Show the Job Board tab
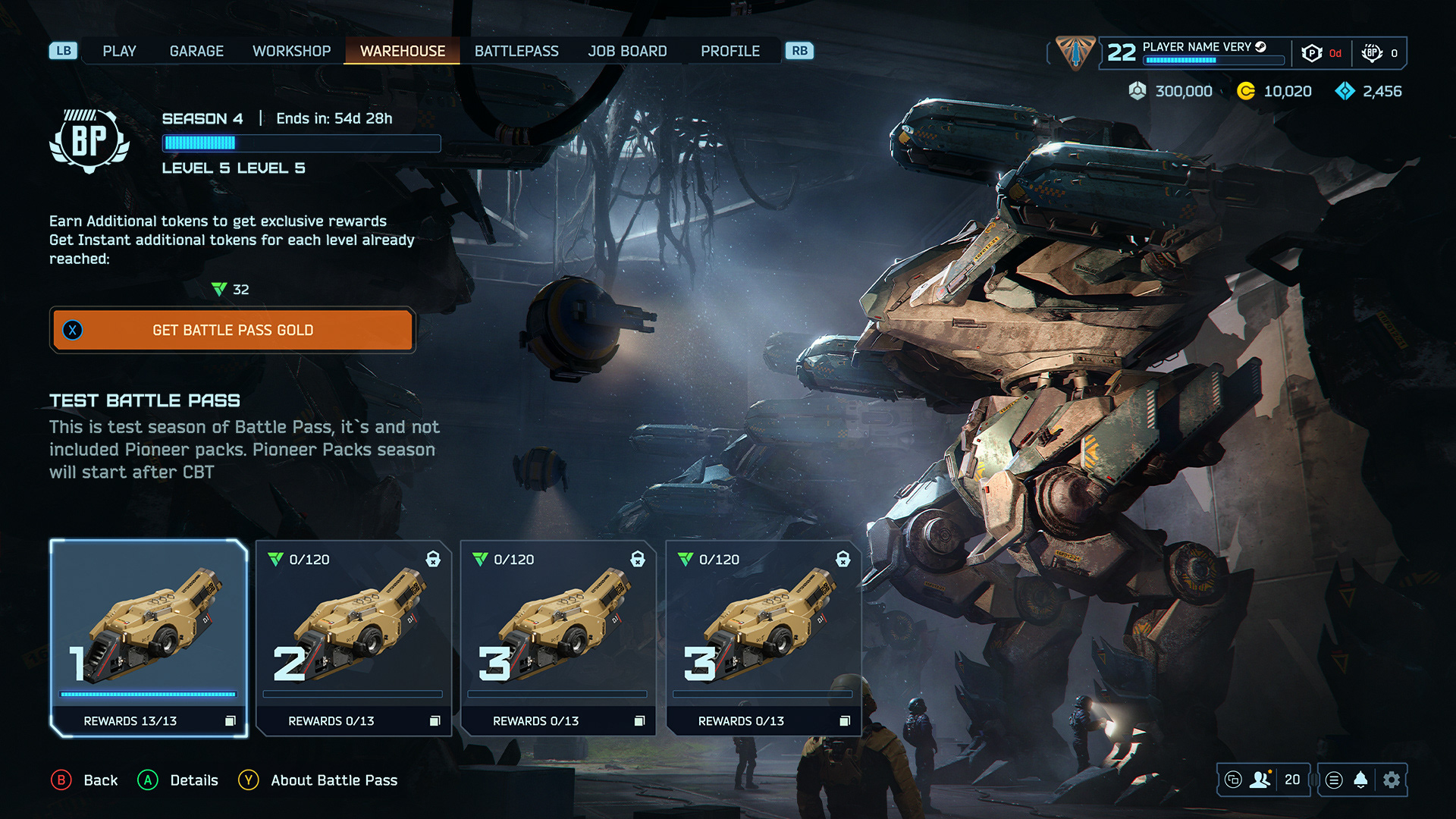Screen dimensions: 1456x819 tap(627, 51)
